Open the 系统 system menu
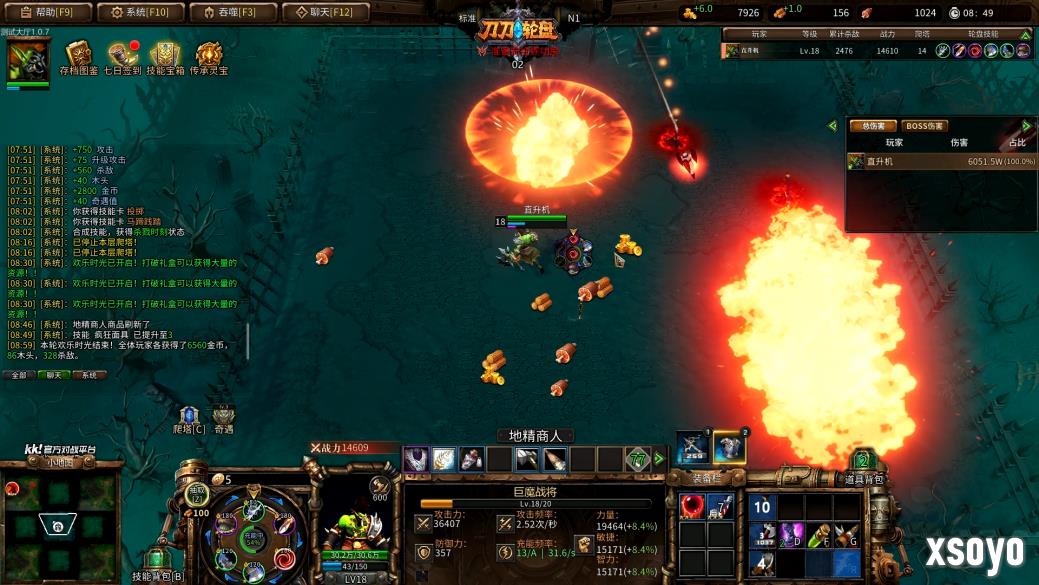 click(139, 12)
